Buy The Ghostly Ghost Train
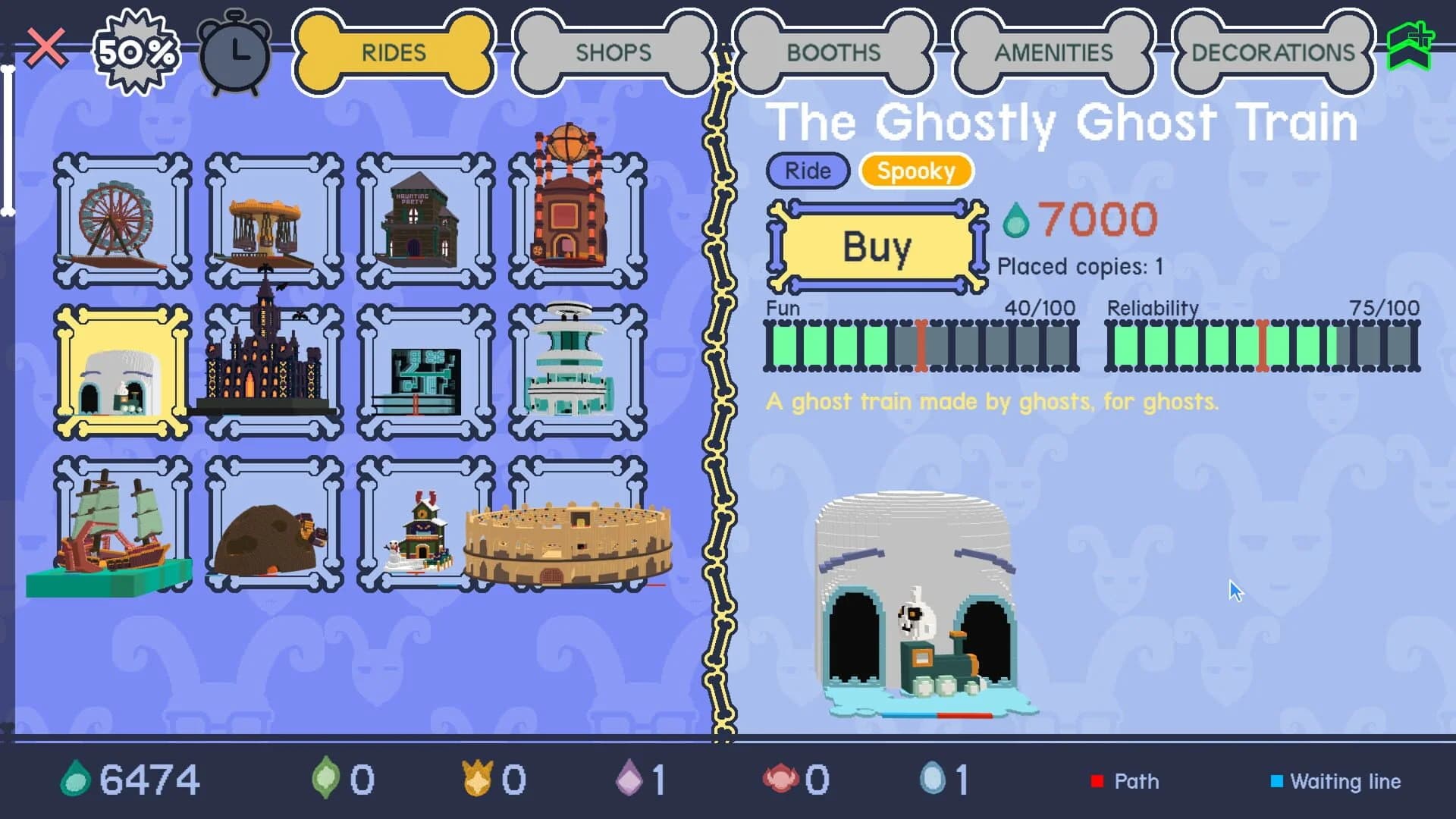The image size is (1456, 819). click(876, 246)
